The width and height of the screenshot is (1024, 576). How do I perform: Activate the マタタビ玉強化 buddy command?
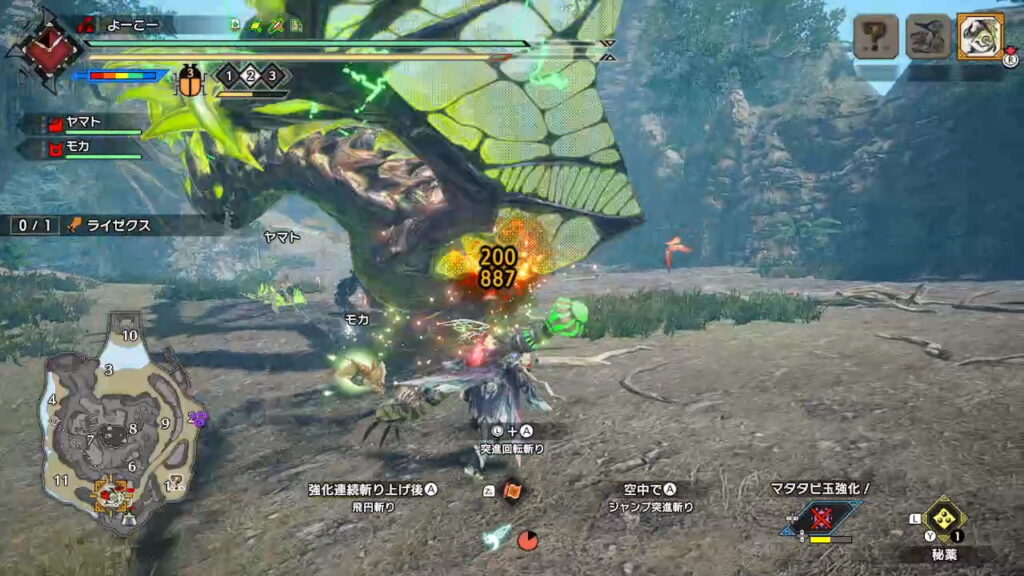click(x=822, y=517)
